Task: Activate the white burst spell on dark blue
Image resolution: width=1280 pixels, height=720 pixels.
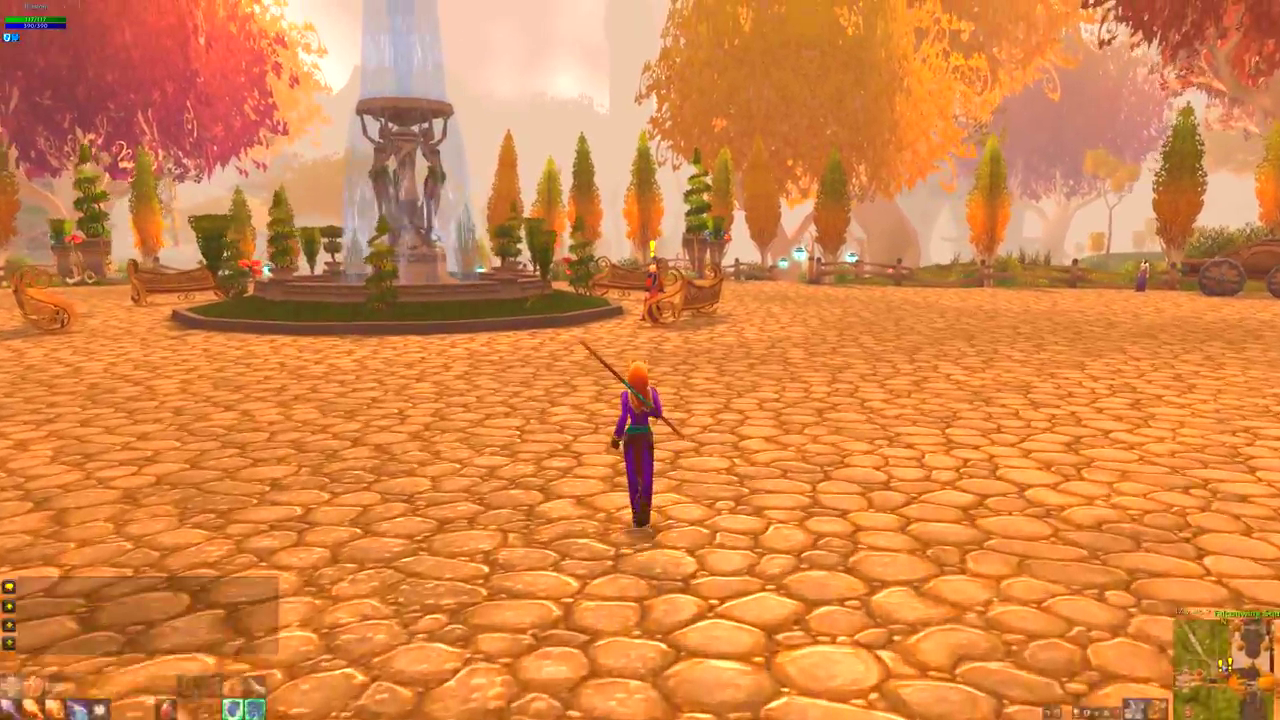Action: 99,709
